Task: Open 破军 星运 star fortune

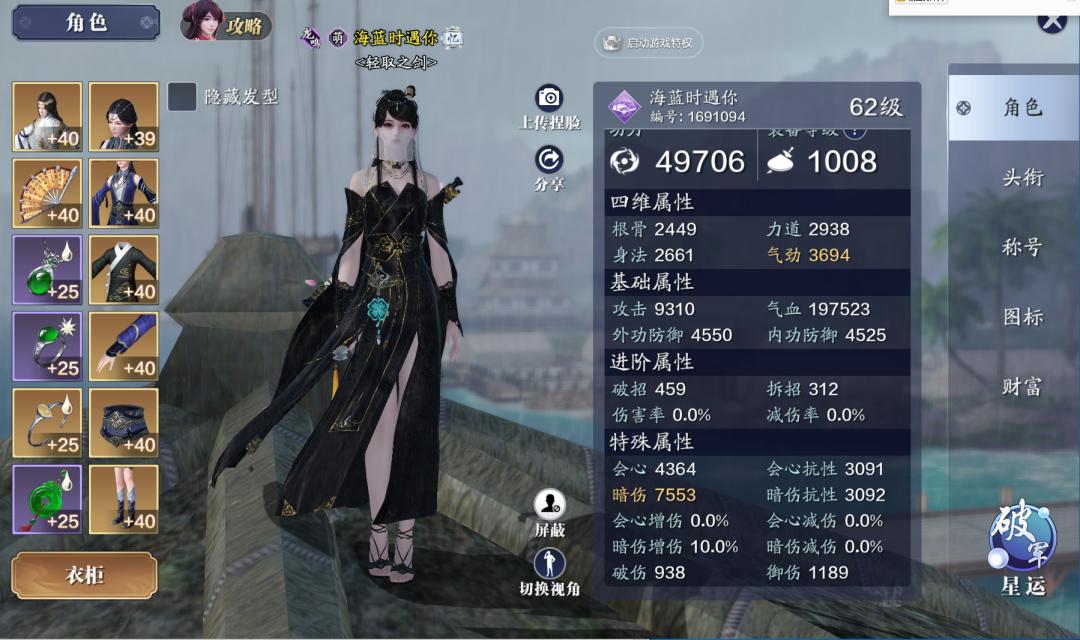Action: click(1022, 545)
